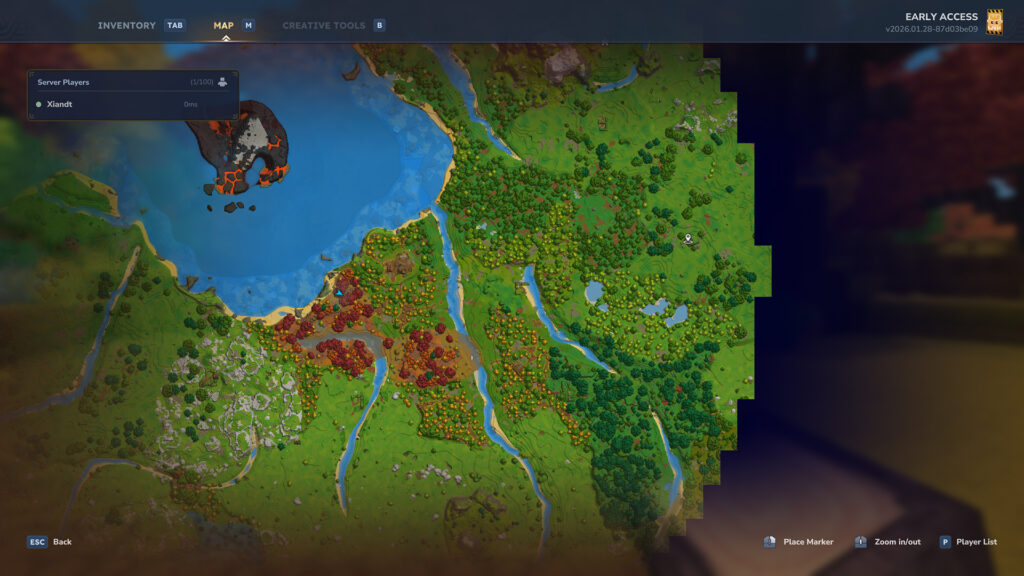This screenshot has width=1024, height=576.
Task: Click the blue player arrow on the map
Action: [339, 292]
